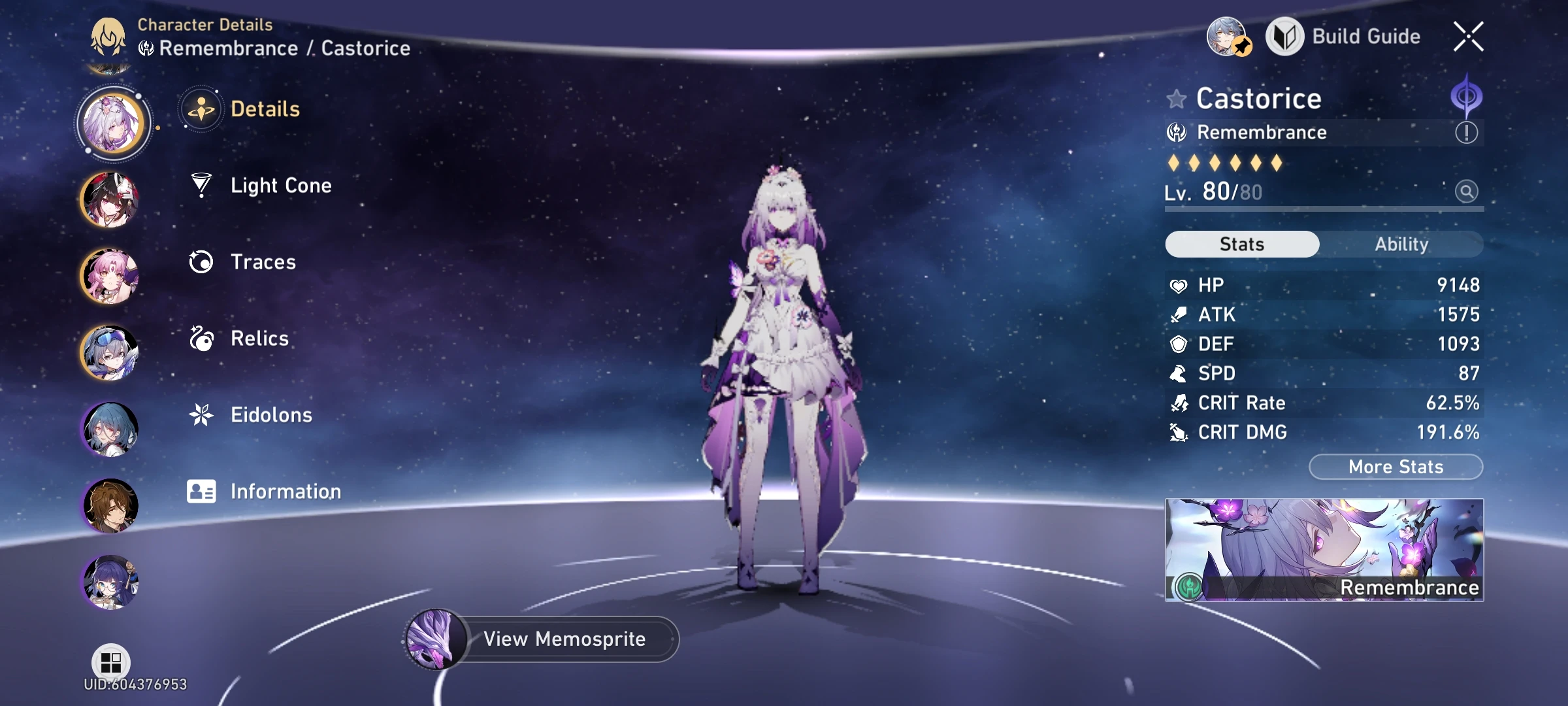1568x706 pixels.
Task: Click the Remembrance path icon under Castorice
Action: (1176, 133)
